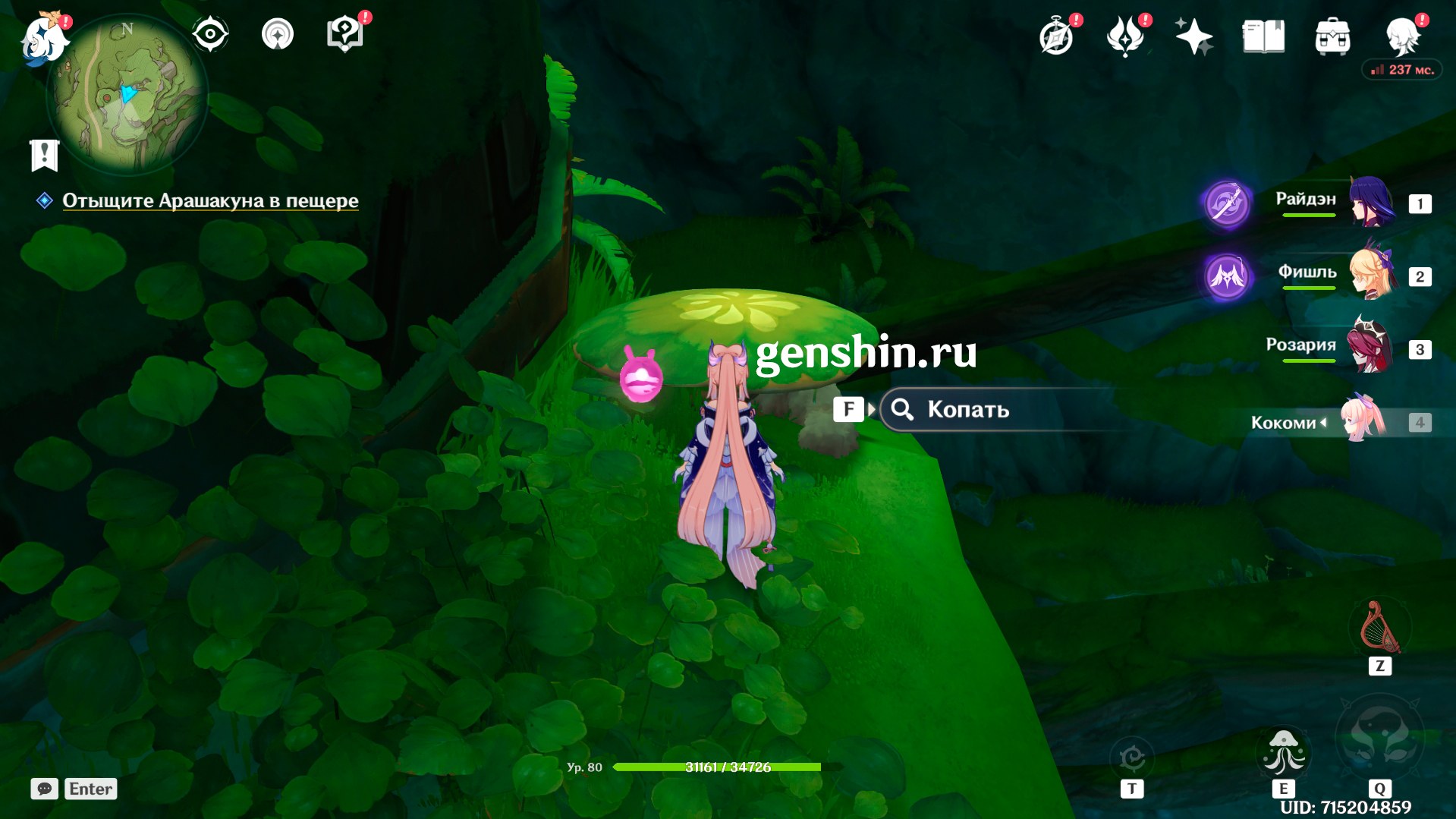The height and width of the screenshot is (819, 1456).
Task: Click the quest banner icon below minimap
Action: 45,156
